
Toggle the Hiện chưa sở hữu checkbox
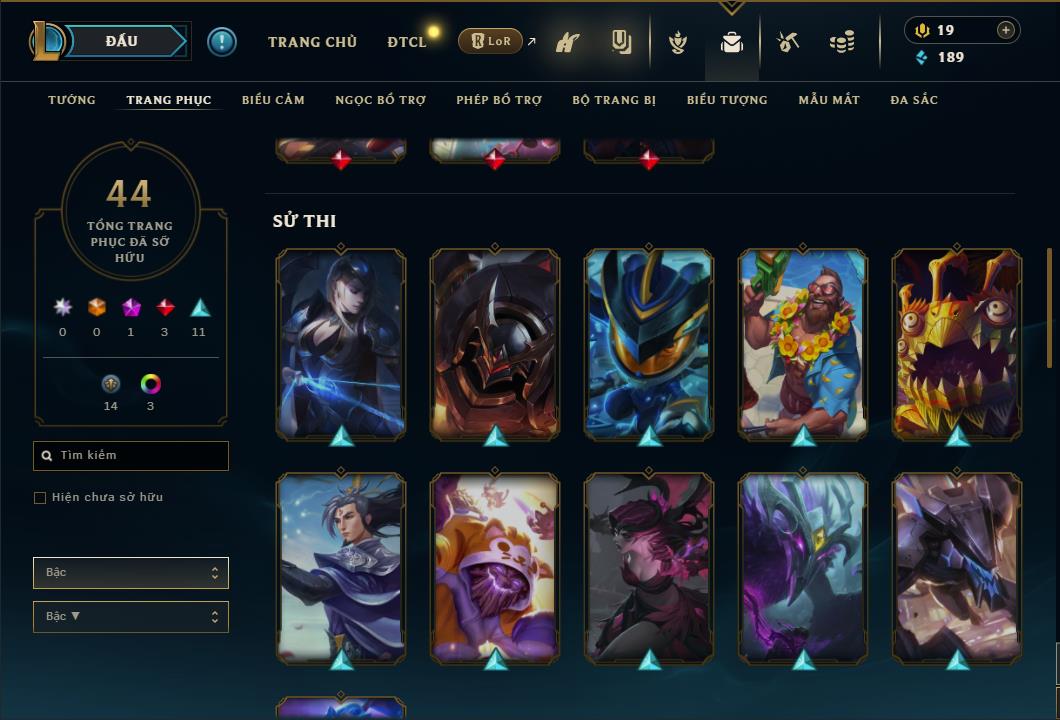40,498
